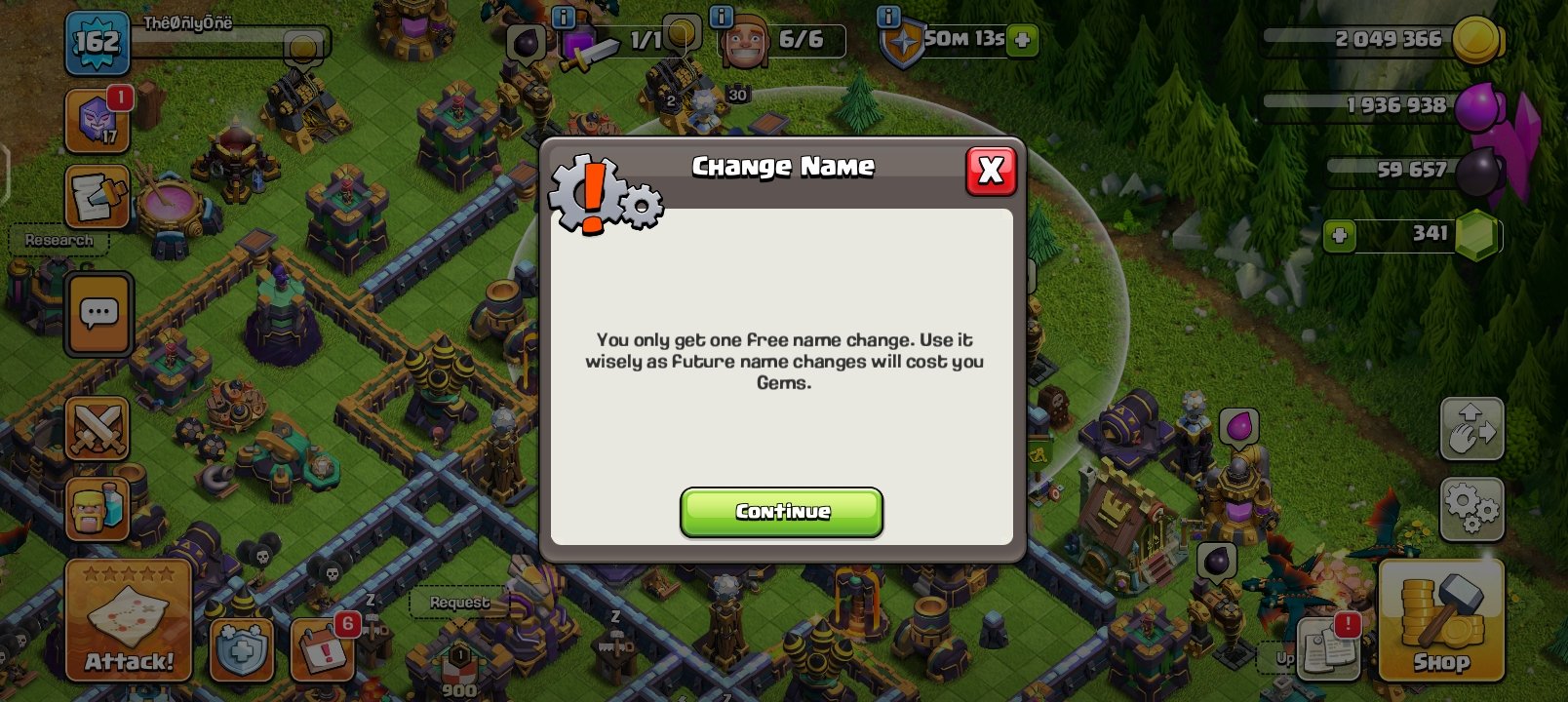Open Research via the scroll icon

pyautogui.click(x=97, y=195)
